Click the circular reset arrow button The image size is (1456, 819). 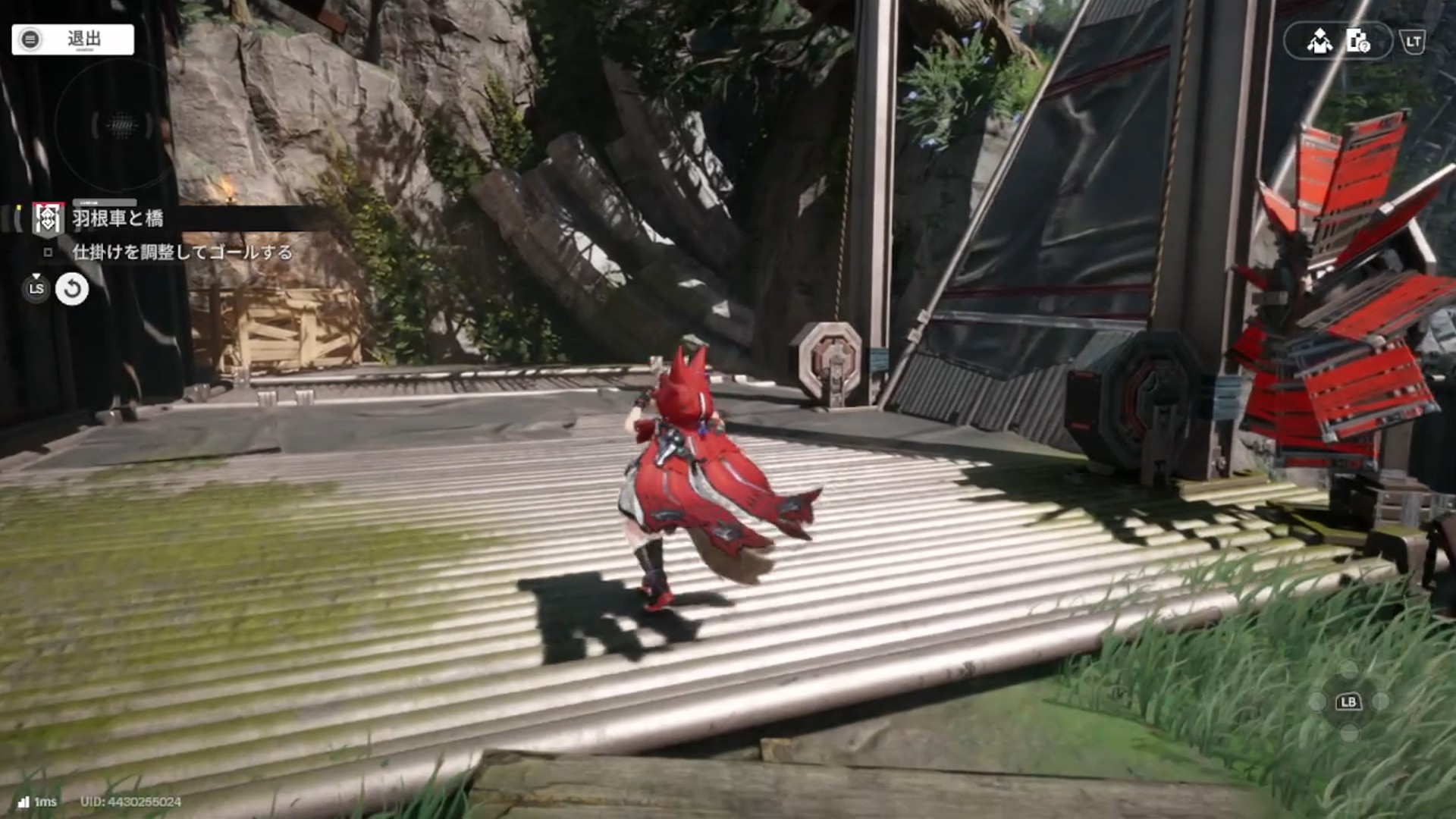[72, 289]
